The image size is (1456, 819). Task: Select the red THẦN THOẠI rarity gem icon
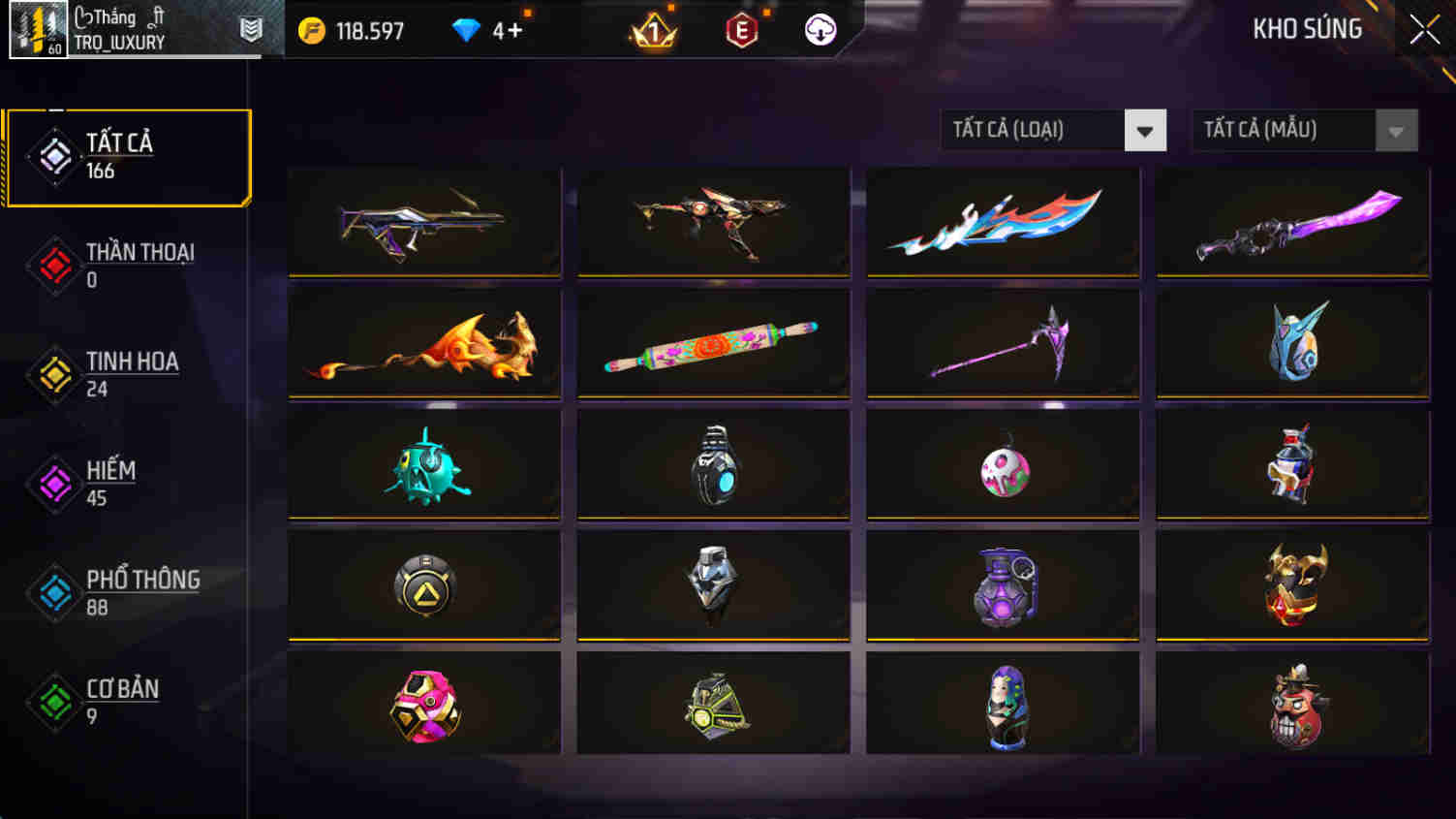tap(55, 265)
